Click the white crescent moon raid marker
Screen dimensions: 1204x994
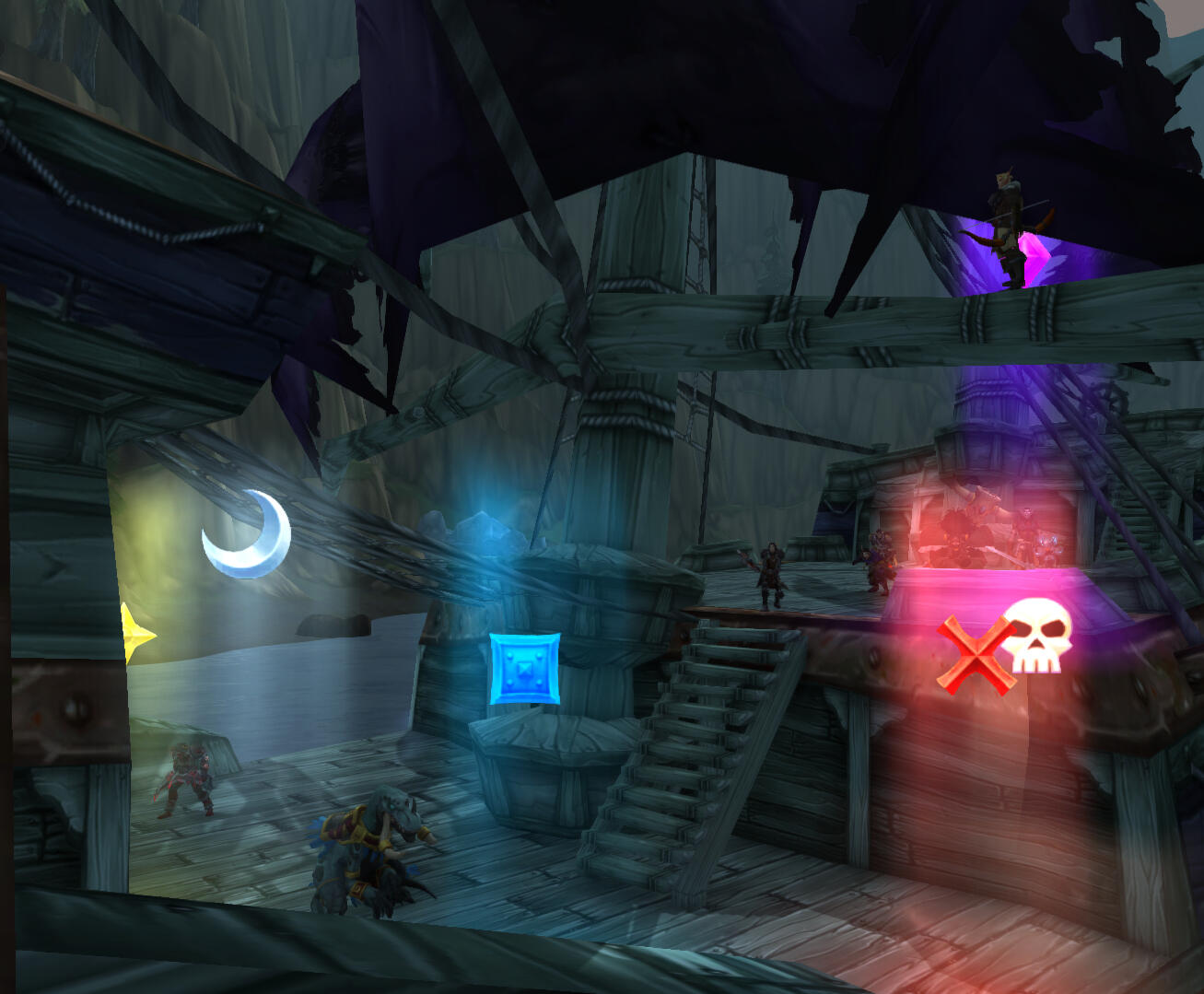[x=247, y=536]
